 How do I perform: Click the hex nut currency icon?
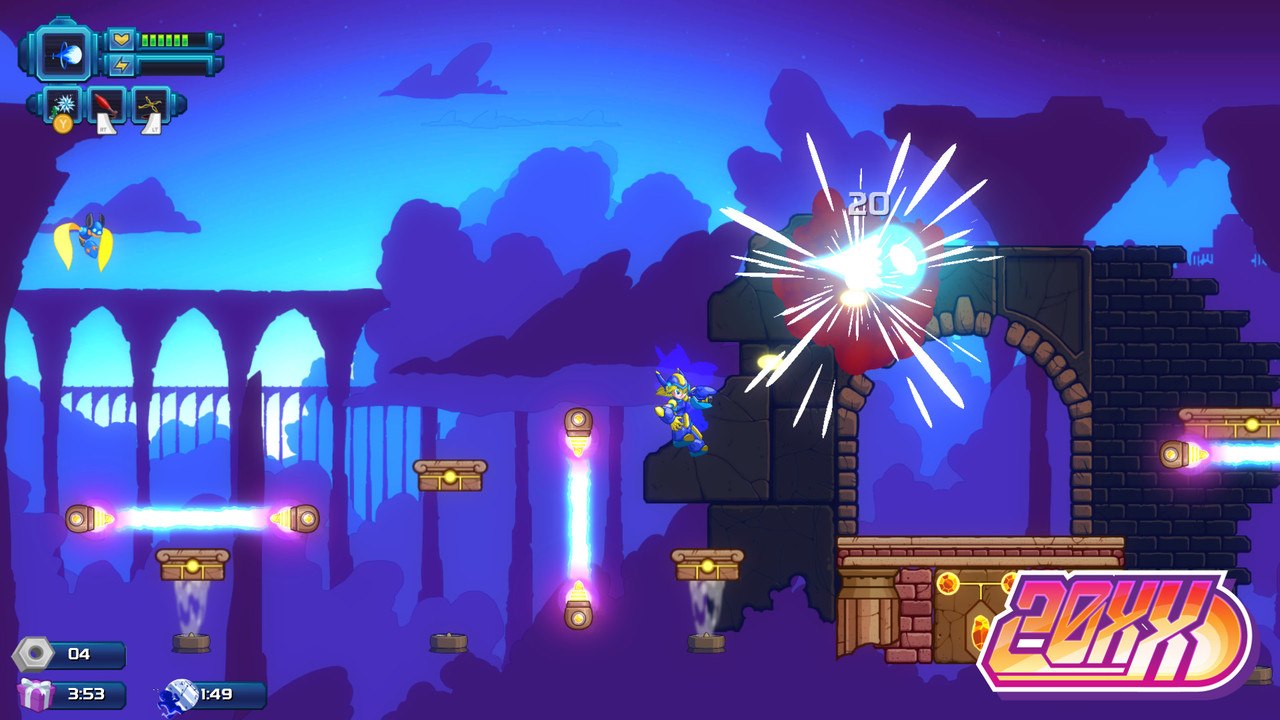click(33, 653)
